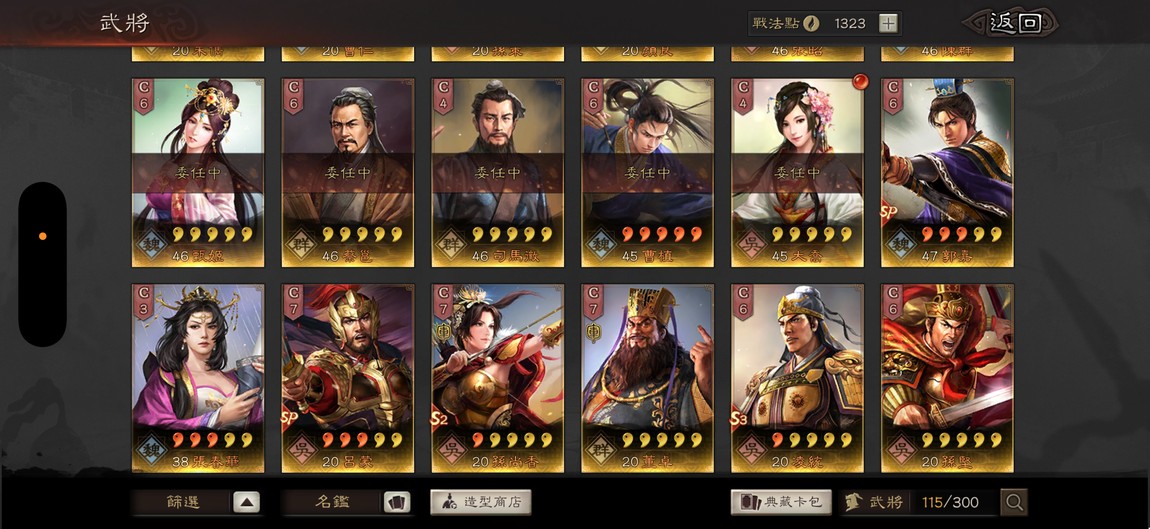Image resolution: width=1150 pixels, height=529 pixels.
Task: Choose the SP 呂蒙 general card
Action: click(347, 378)
